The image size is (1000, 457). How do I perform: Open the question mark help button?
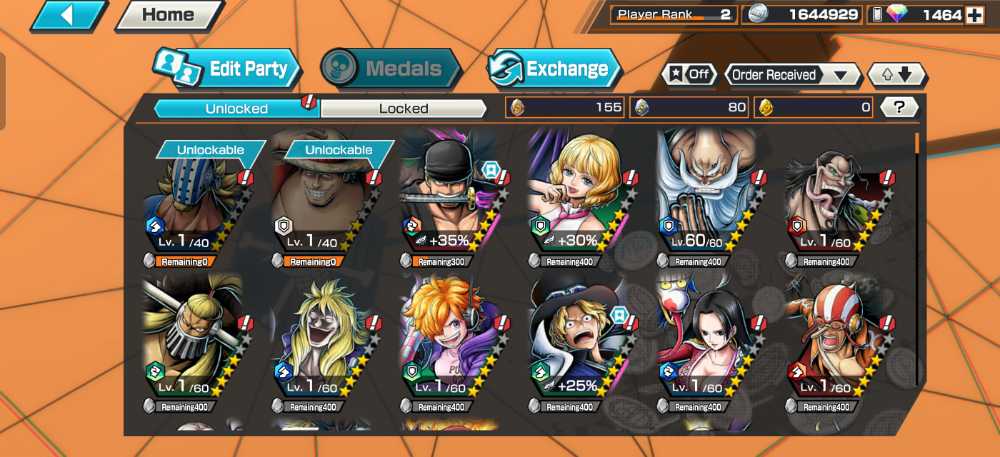pos(899,107)
